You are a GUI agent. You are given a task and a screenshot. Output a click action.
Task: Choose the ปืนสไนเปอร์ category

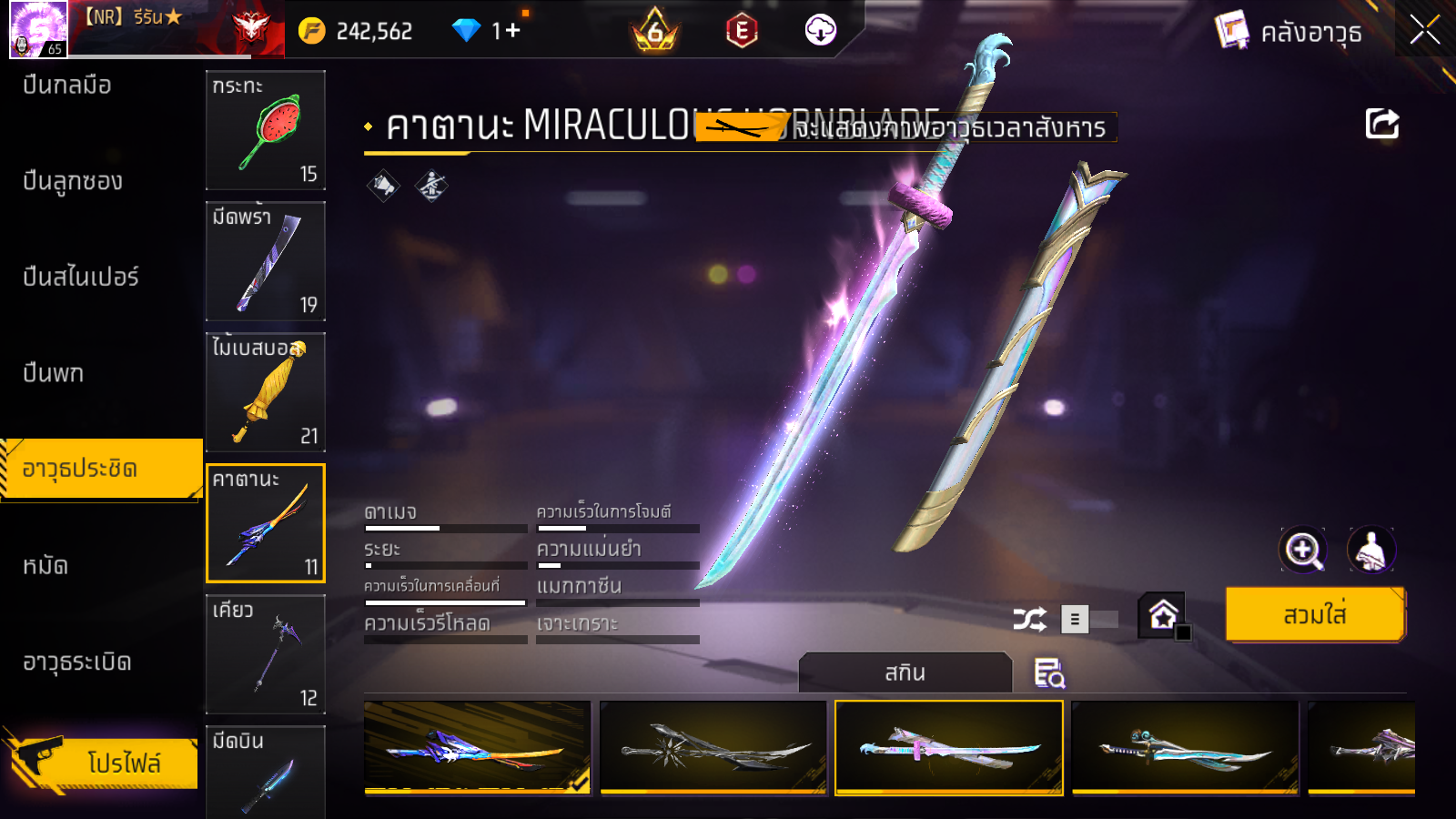tap(81, 277)
